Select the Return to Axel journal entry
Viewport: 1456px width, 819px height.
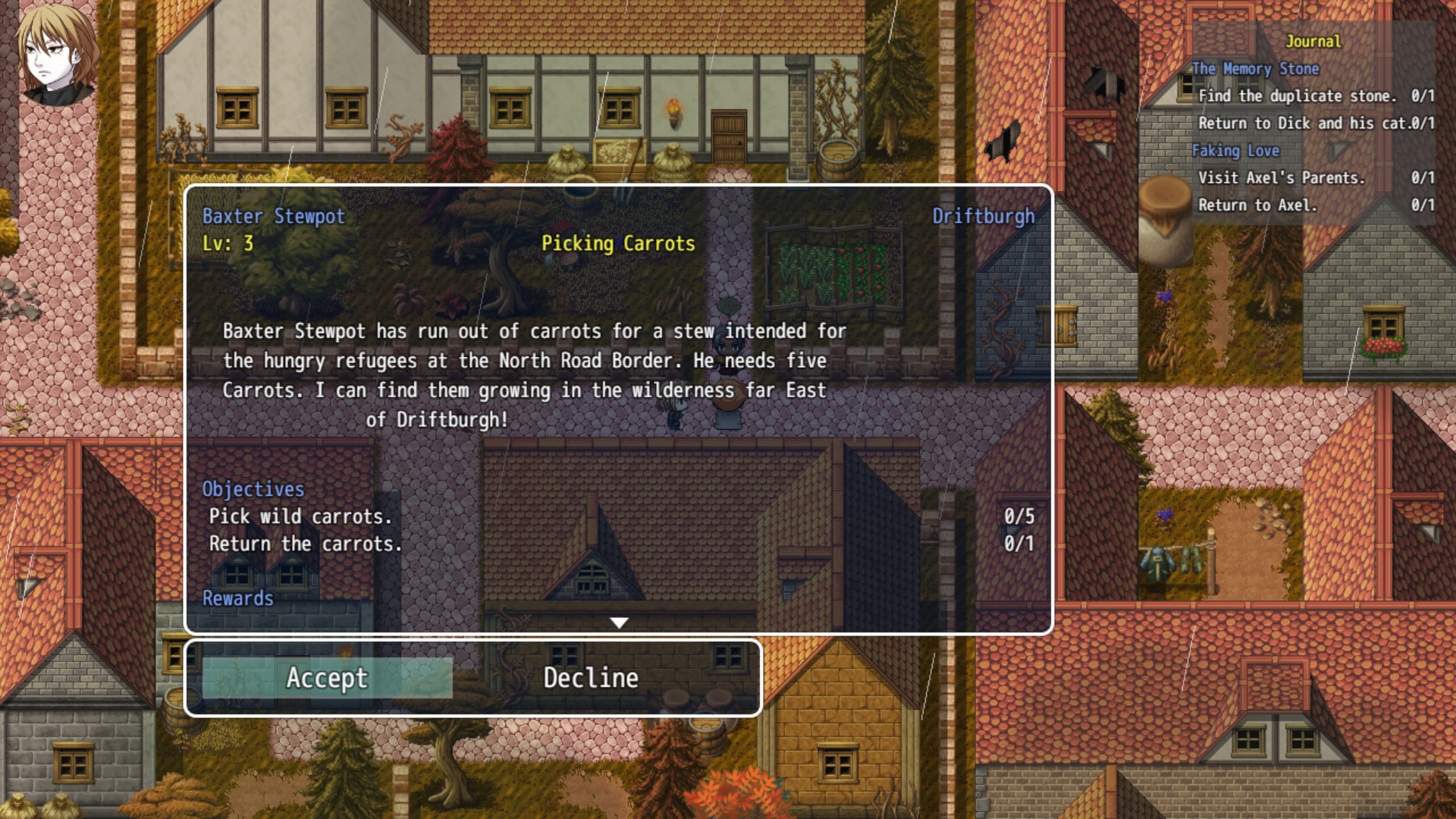pyautogui.click(x=1259, y=205)
